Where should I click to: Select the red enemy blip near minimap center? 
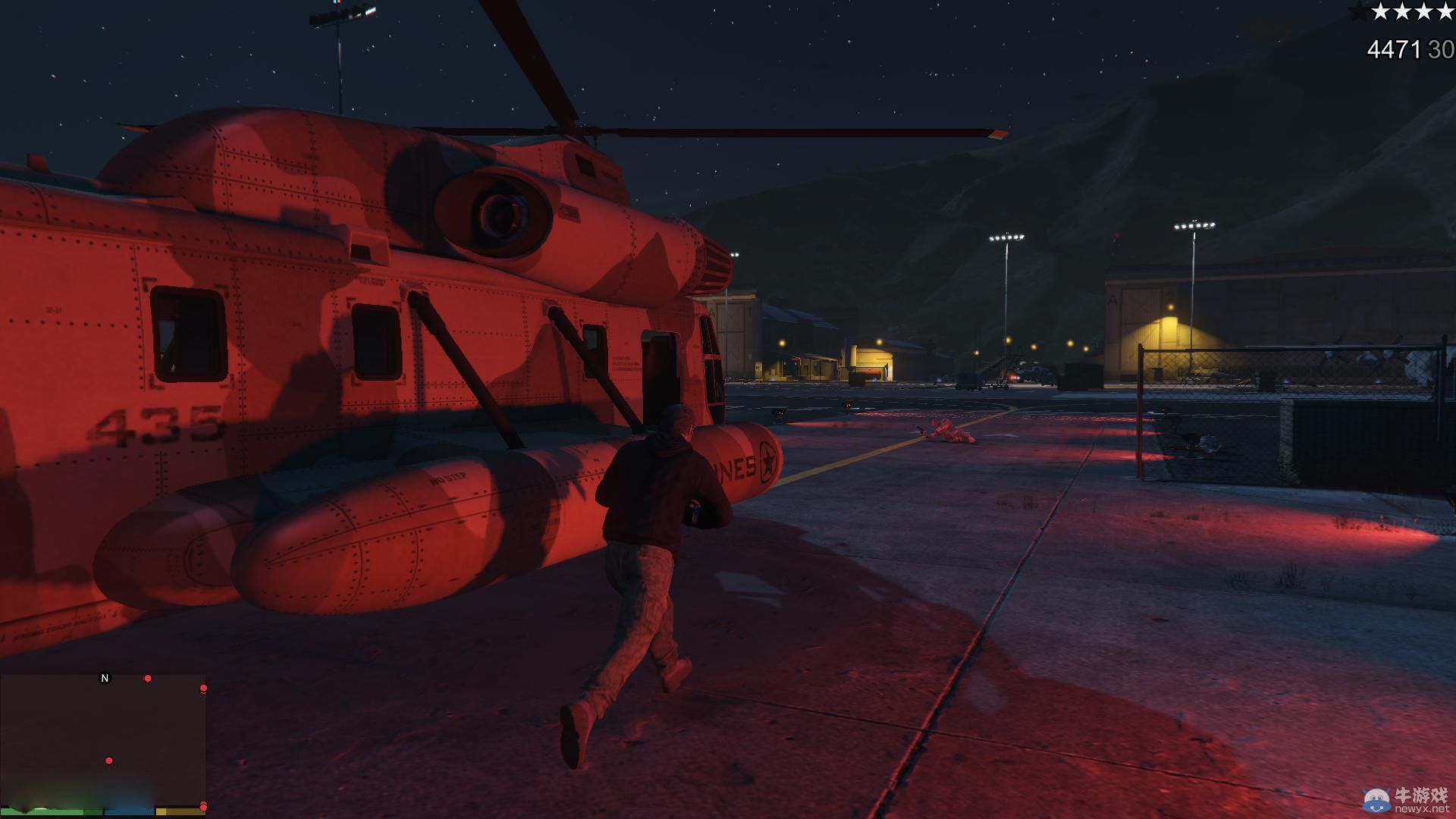[109, 761]
